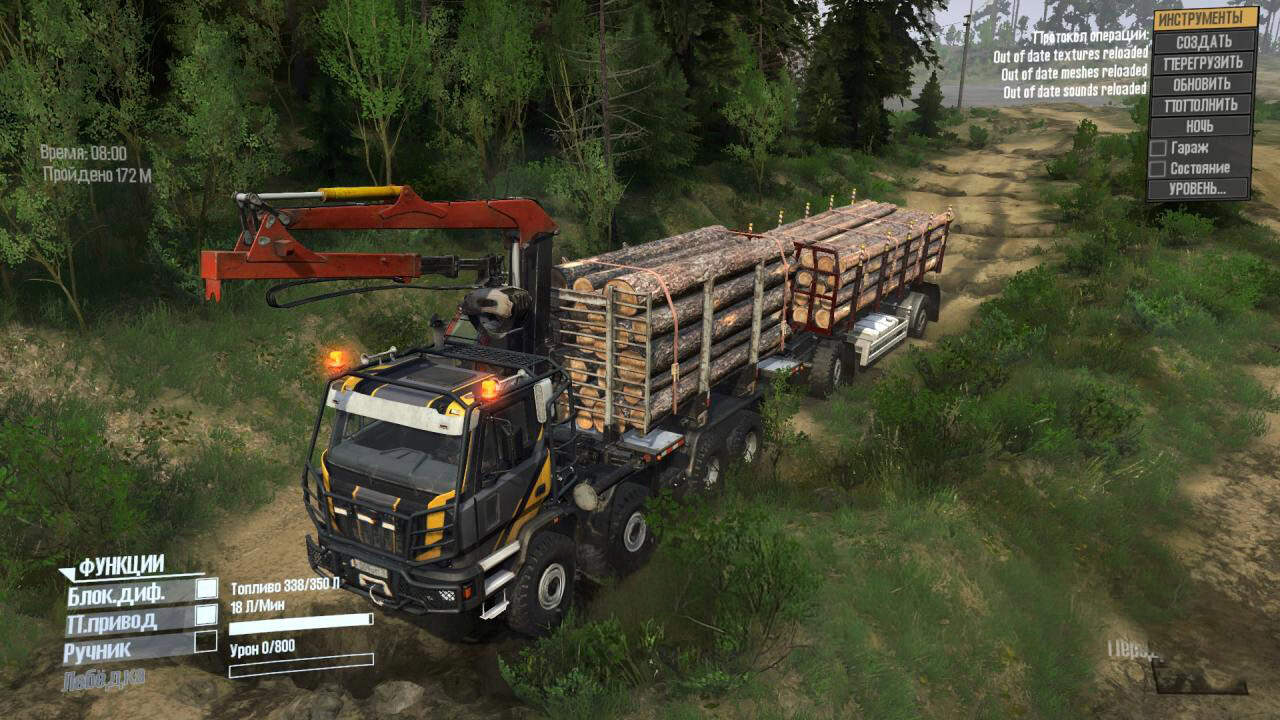
Task: Choose the ОБНОВИТЬ button
Action: coord(1202,84)
